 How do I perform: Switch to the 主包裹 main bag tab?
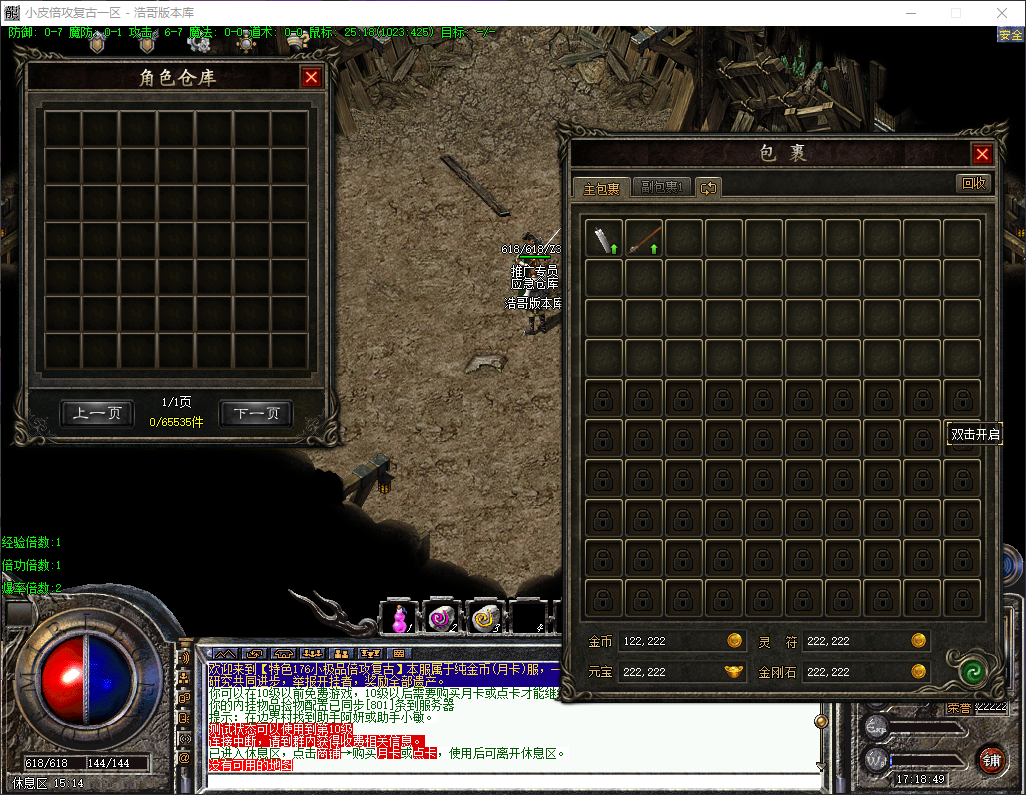601,188
